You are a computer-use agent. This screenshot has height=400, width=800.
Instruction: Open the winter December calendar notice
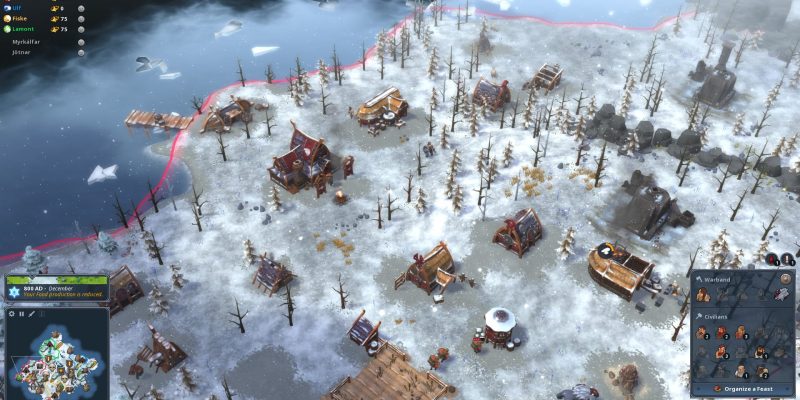point(57,289)
